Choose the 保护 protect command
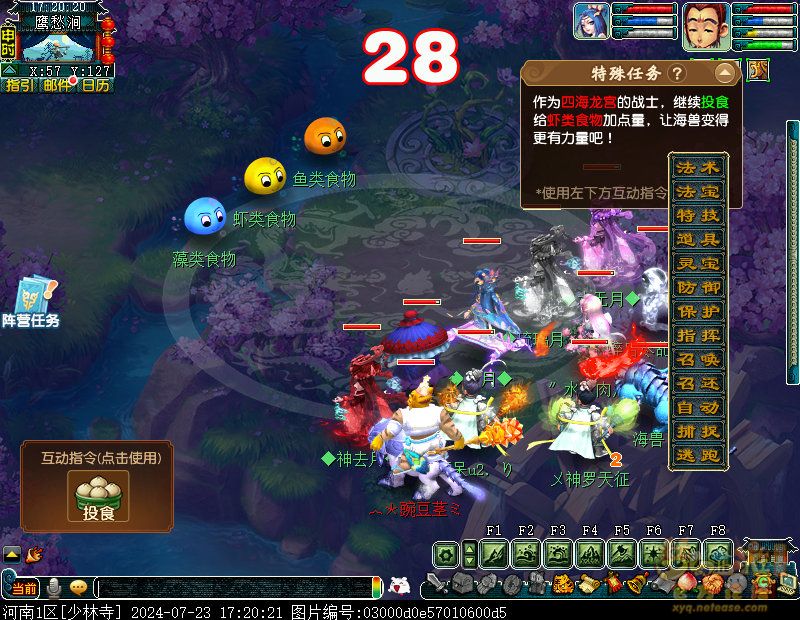Viewport: 800px width, 620px height. click(697, 311)
